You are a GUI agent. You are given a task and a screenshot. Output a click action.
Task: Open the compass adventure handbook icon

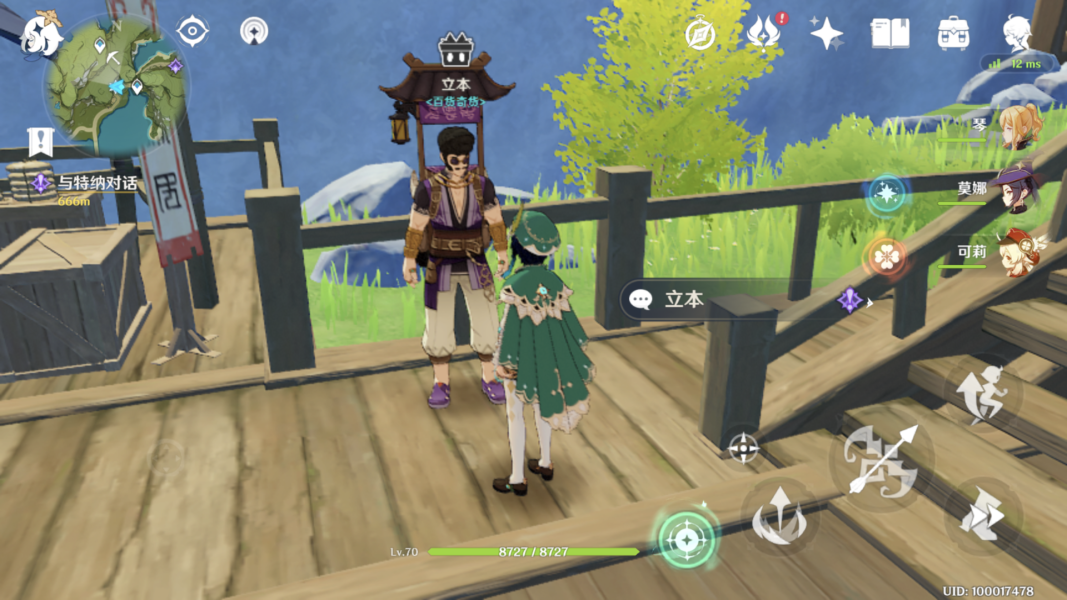(700, 34)
